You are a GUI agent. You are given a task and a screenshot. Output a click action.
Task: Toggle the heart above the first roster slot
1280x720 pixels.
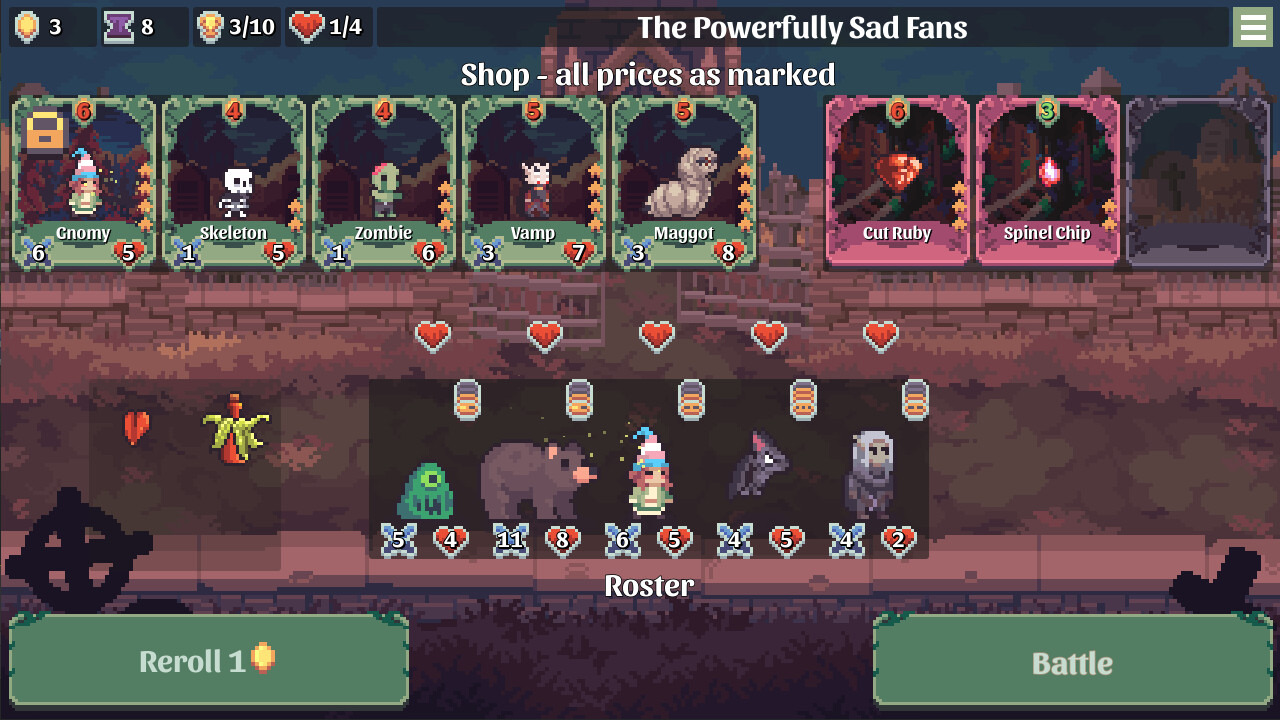coord(432,335)
